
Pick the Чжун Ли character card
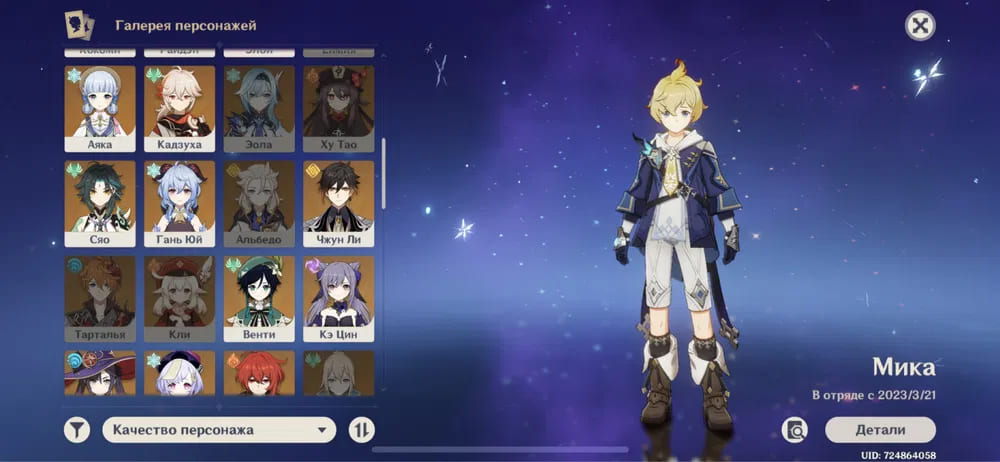(338, 203)
